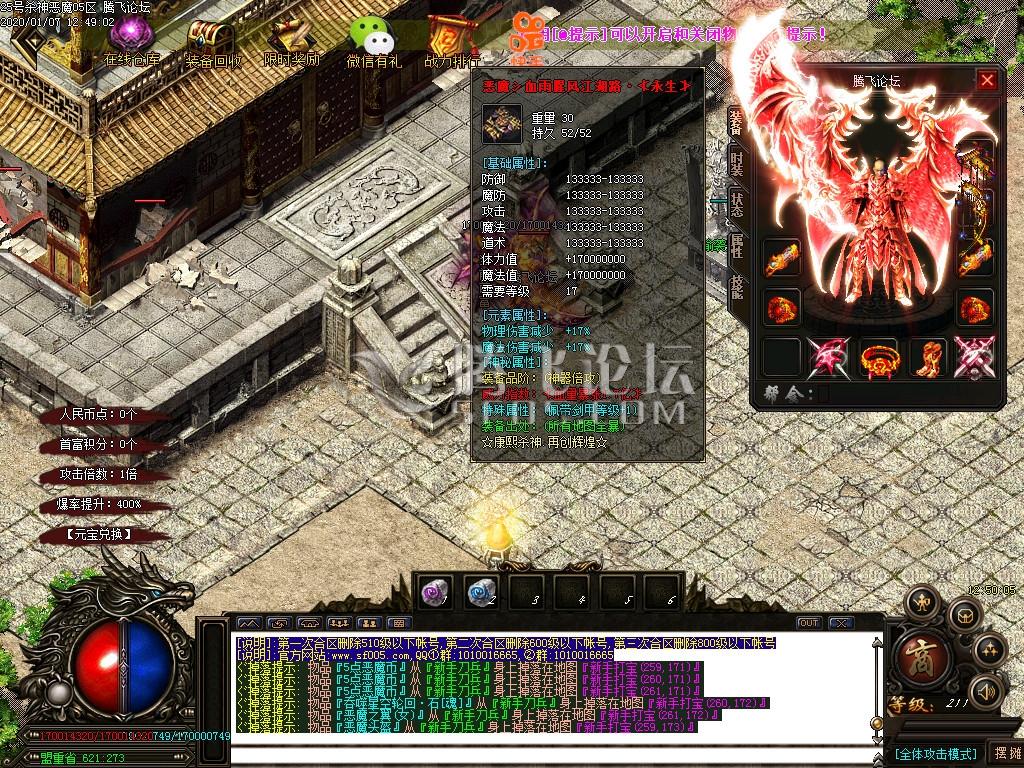
Task: Open the 属性 attributes tab
Action: point(737,246)
